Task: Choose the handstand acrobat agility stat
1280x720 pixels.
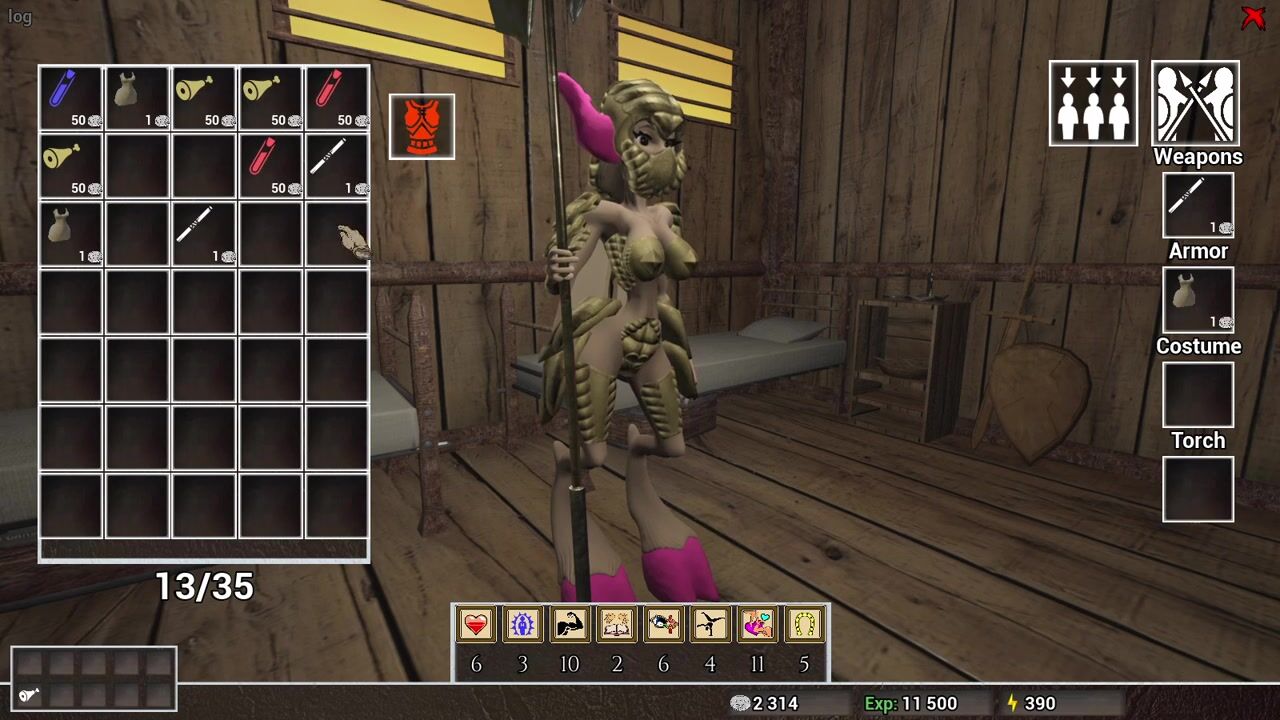Action: coord(711,625)
